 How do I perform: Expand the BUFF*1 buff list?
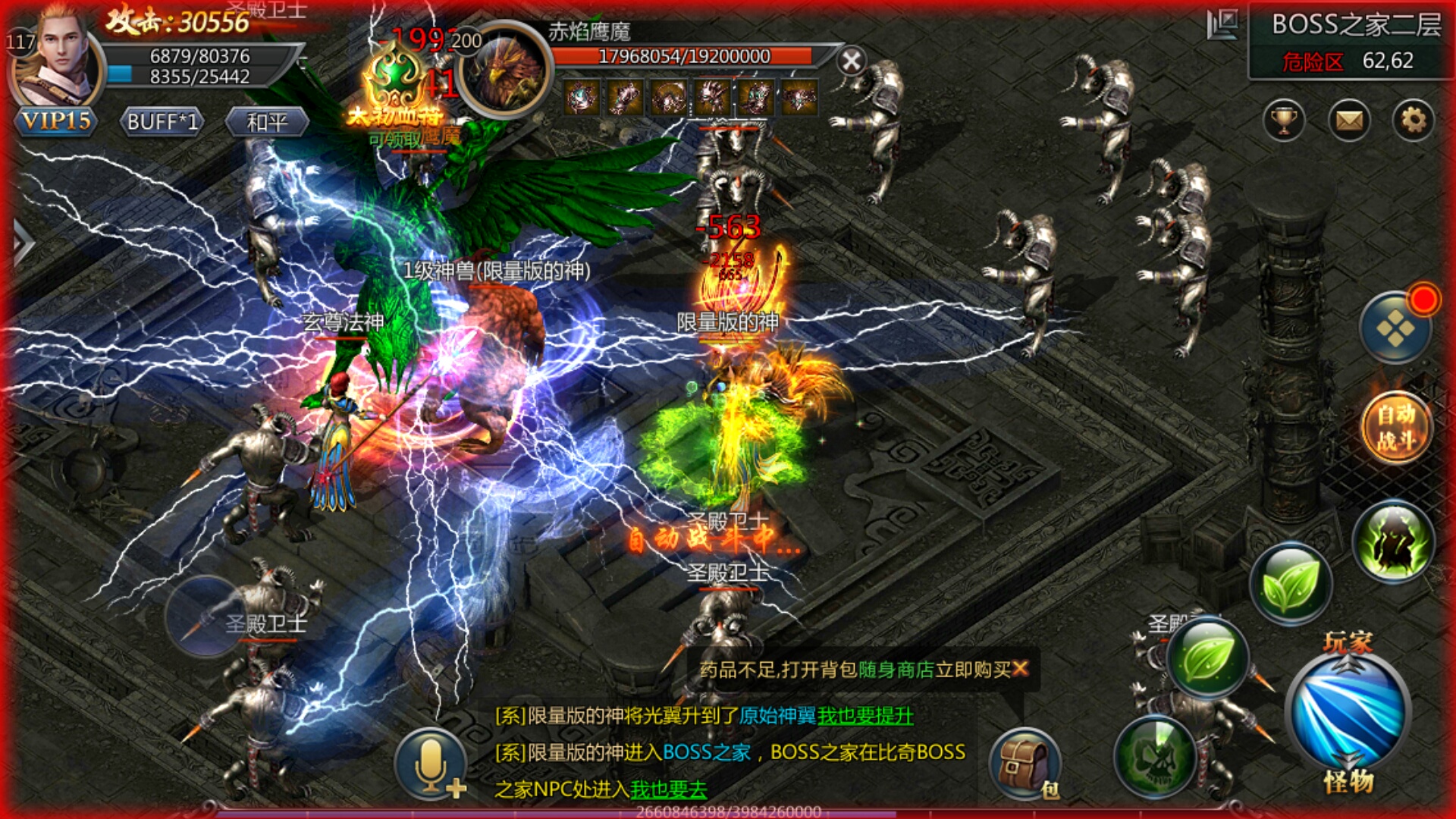click(x=162, y=121)
